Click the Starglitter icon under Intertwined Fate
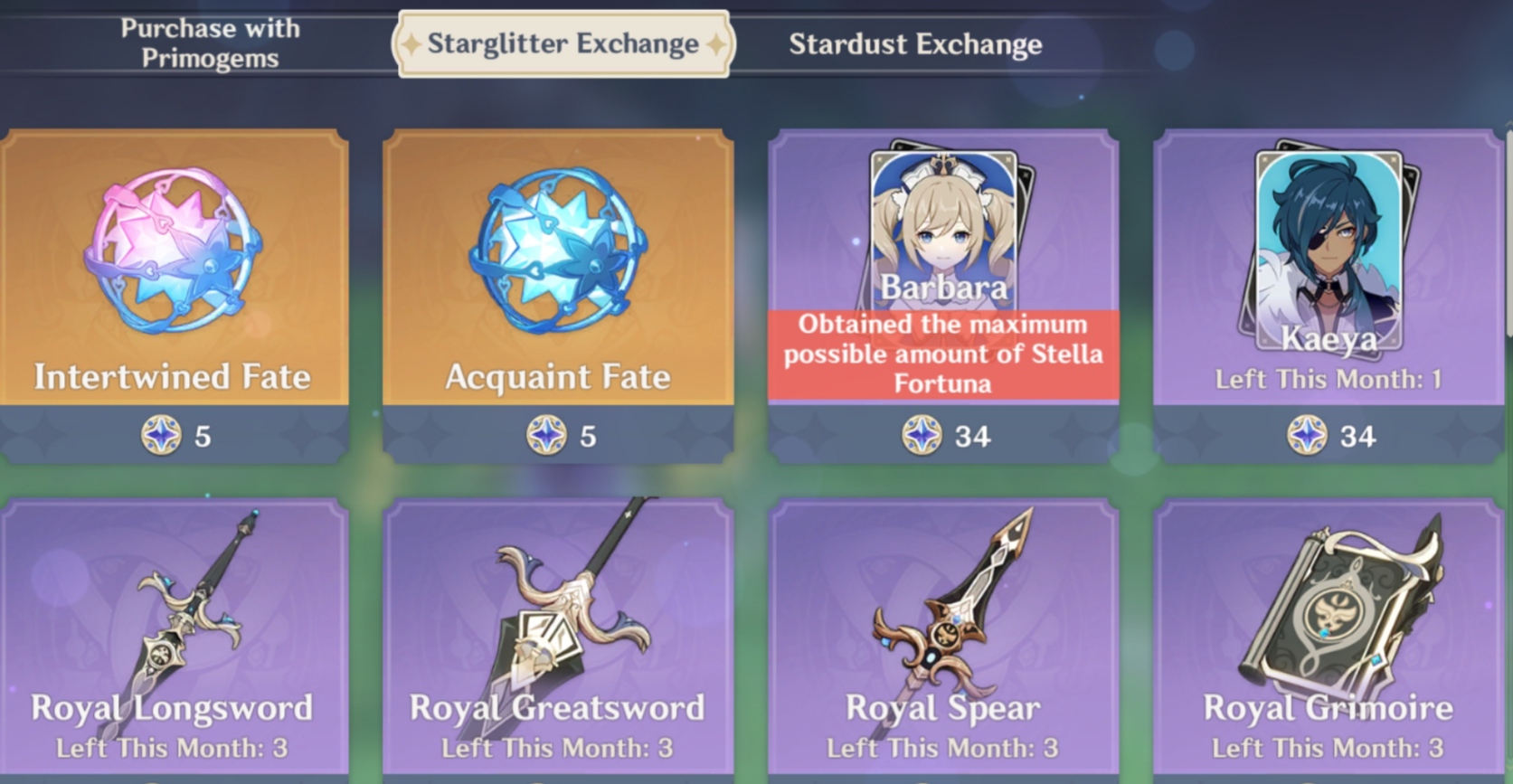The width and height of the screenshot is (1513, 784). point(160,437)
